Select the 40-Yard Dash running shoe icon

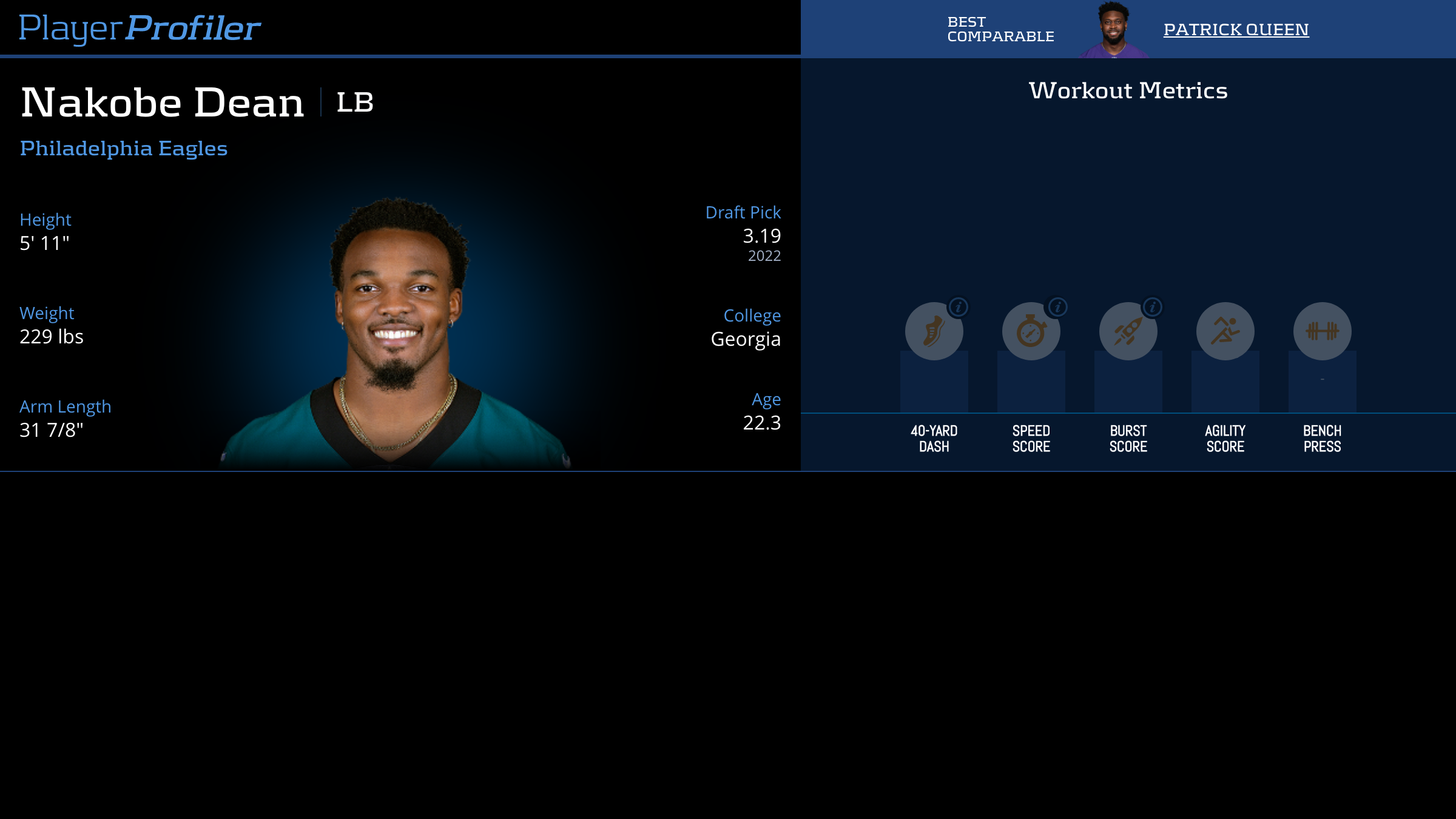click(934, 331)
